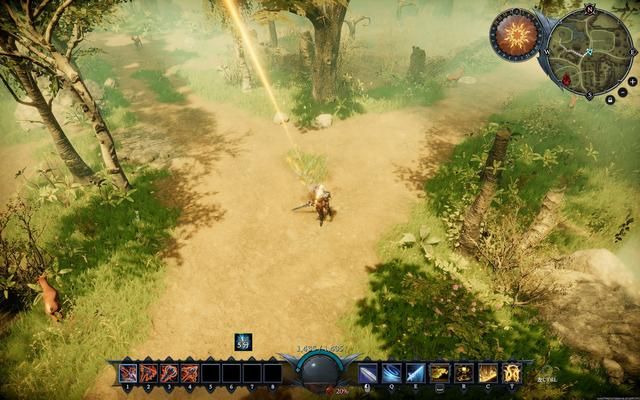Viewport: 640px width, 400px height.
Task: Select the weapon in hotbar slot 1
Action: [128, 373]
